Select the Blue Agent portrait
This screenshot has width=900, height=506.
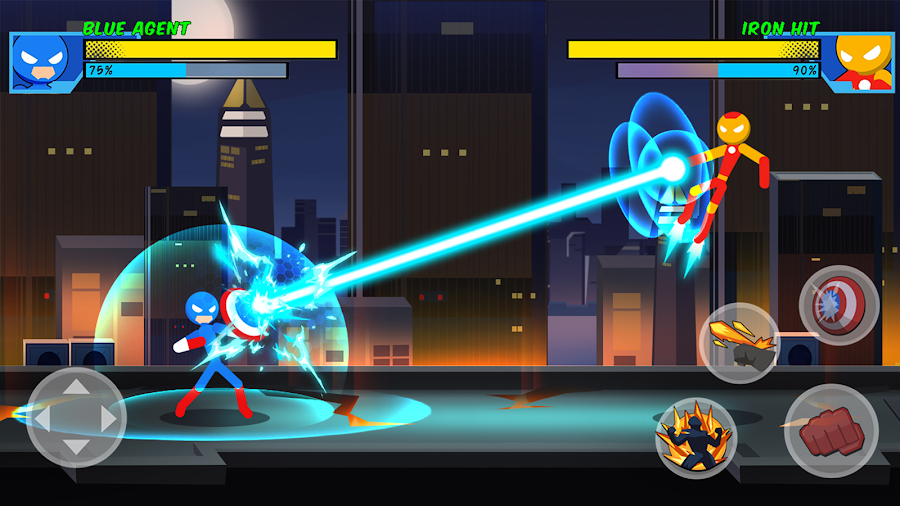coord(44,62)
